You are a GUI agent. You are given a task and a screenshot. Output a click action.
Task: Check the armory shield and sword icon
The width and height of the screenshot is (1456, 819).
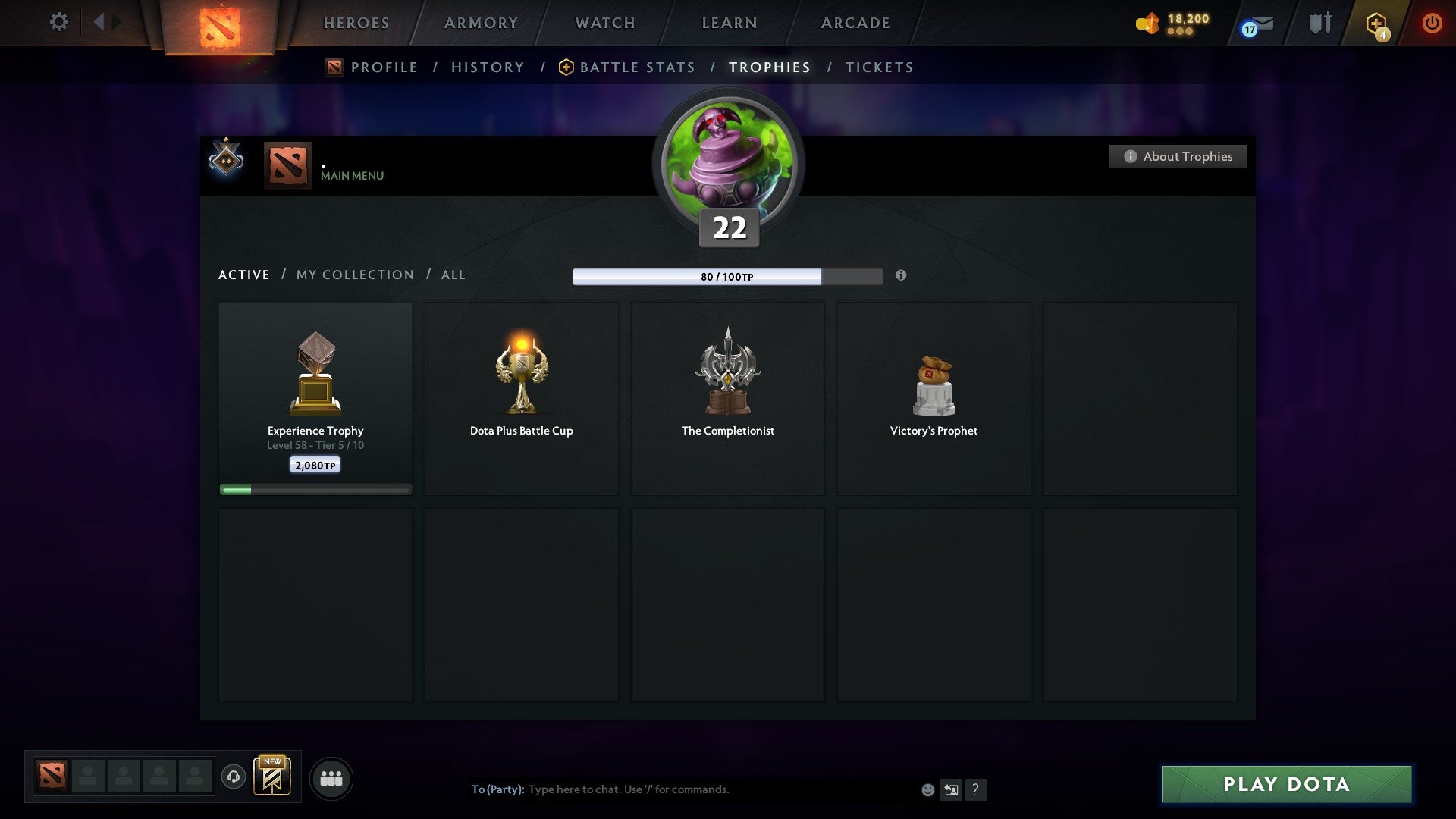[x=1319, y=23]
